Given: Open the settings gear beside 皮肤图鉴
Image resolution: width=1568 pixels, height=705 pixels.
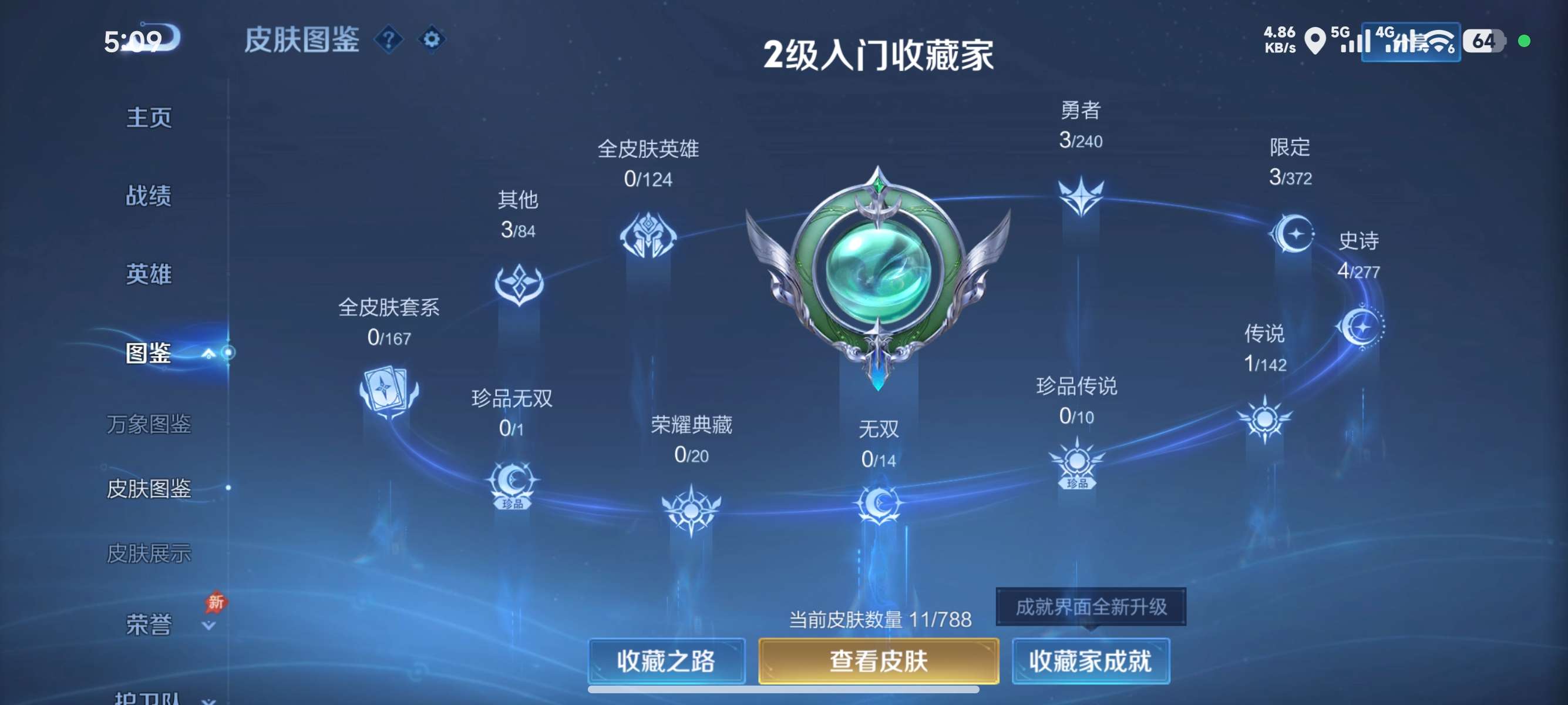Looking at the screenshot, I should point(432,39).
